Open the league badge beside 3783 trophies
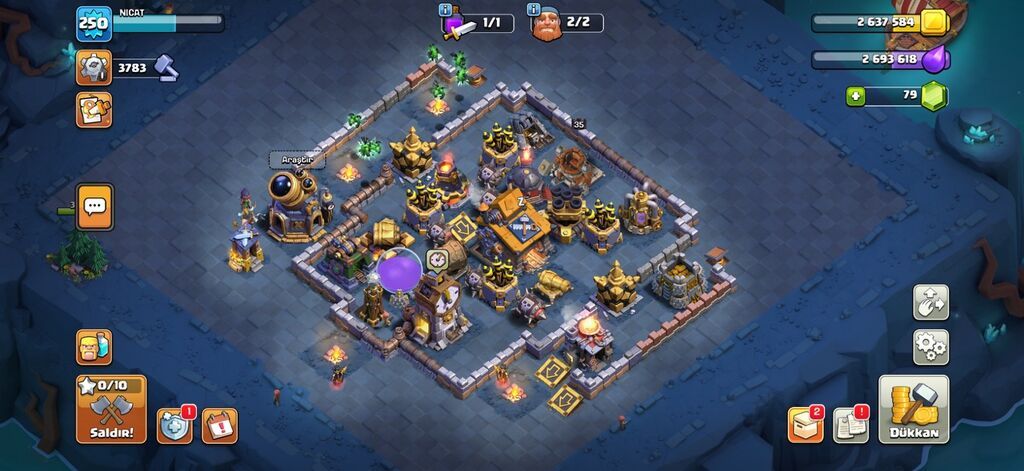Screen dimensions: 1024x471 pos(94,68)
